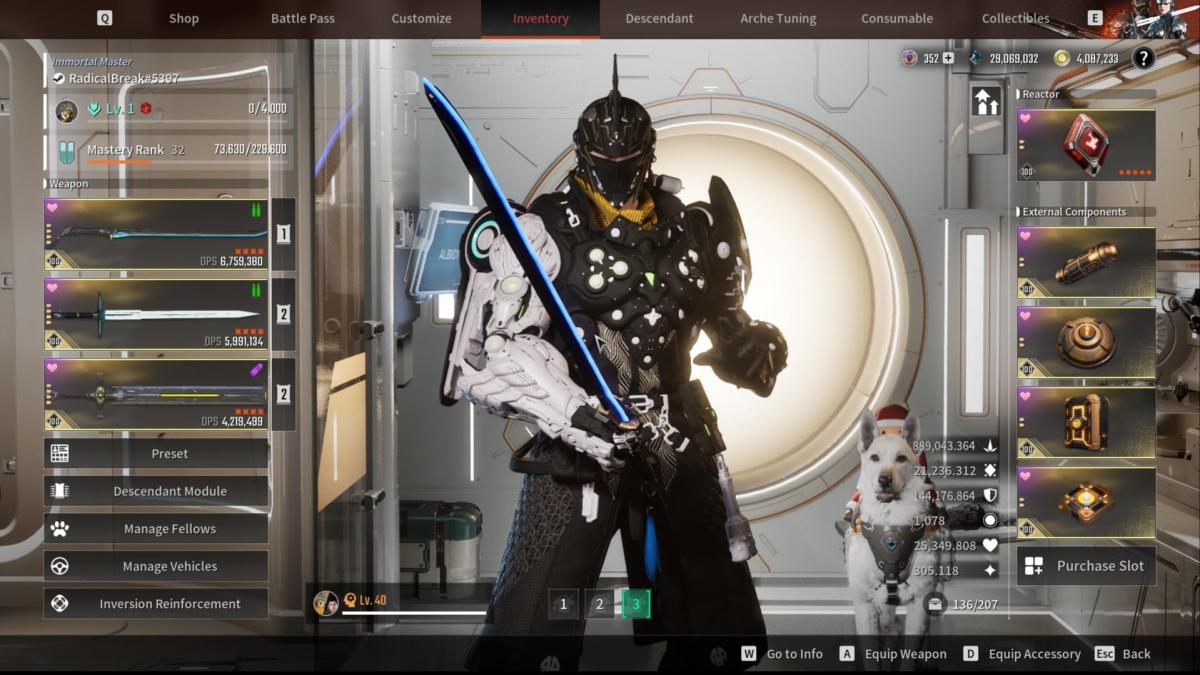1200x675 pixels.
Task: Open the Arche Tuning tab
Action: click(x=778, y=18)
